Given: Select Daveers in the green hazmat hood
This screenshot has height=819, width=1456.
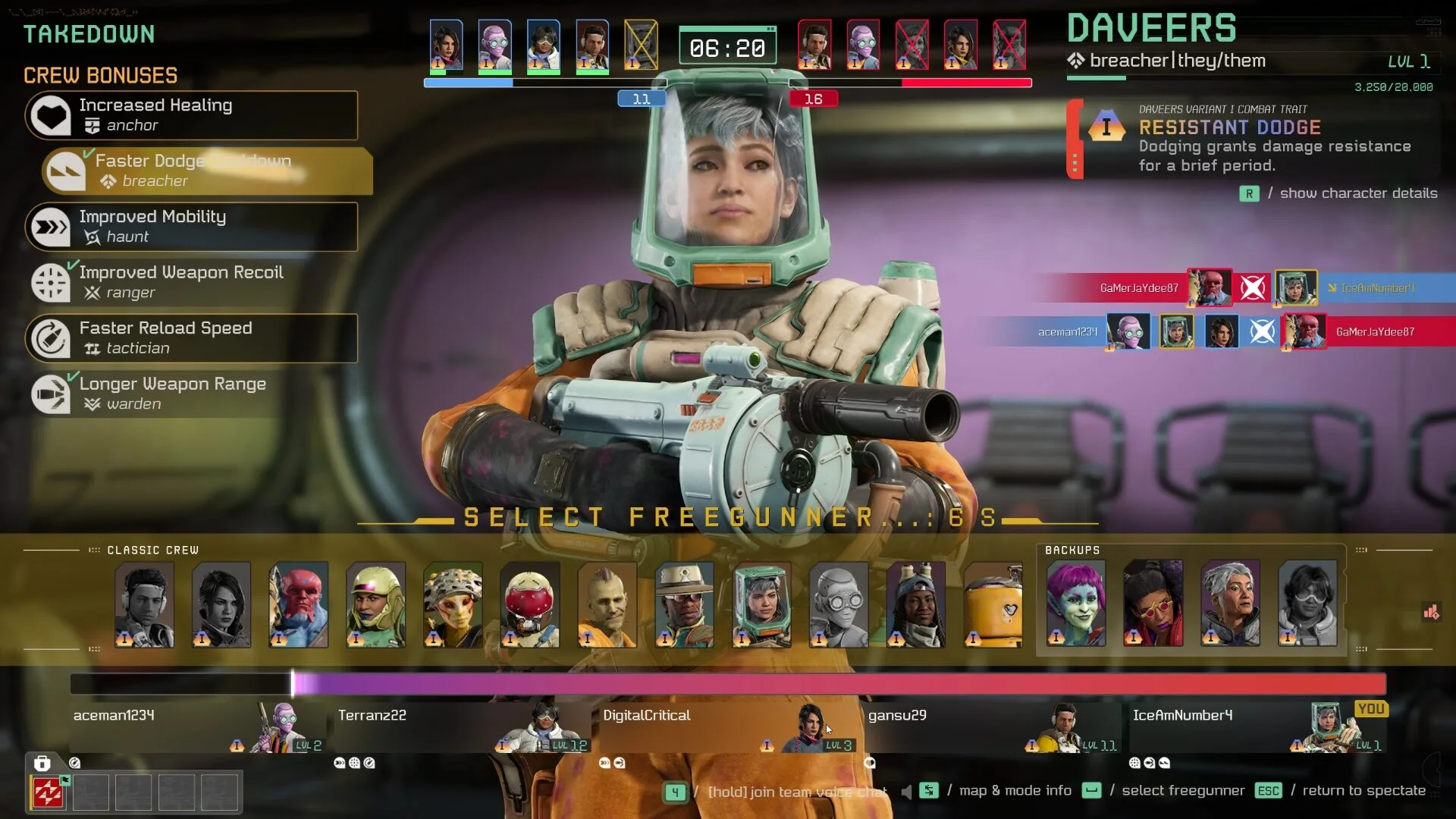Looking at the screenshot, I should pos(761,604).
